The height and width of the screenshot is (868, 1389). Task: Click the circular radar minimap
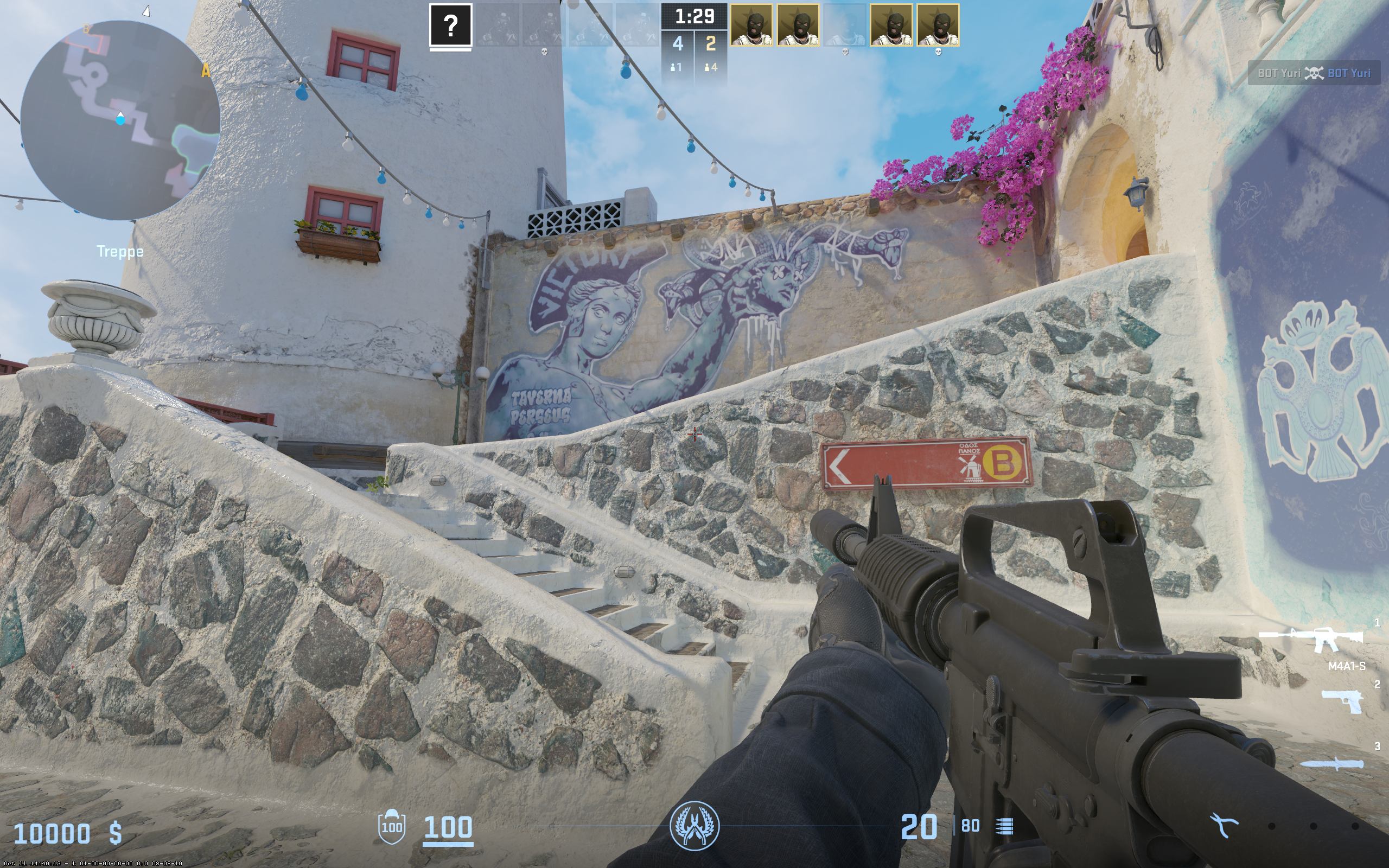coord(120,120)
